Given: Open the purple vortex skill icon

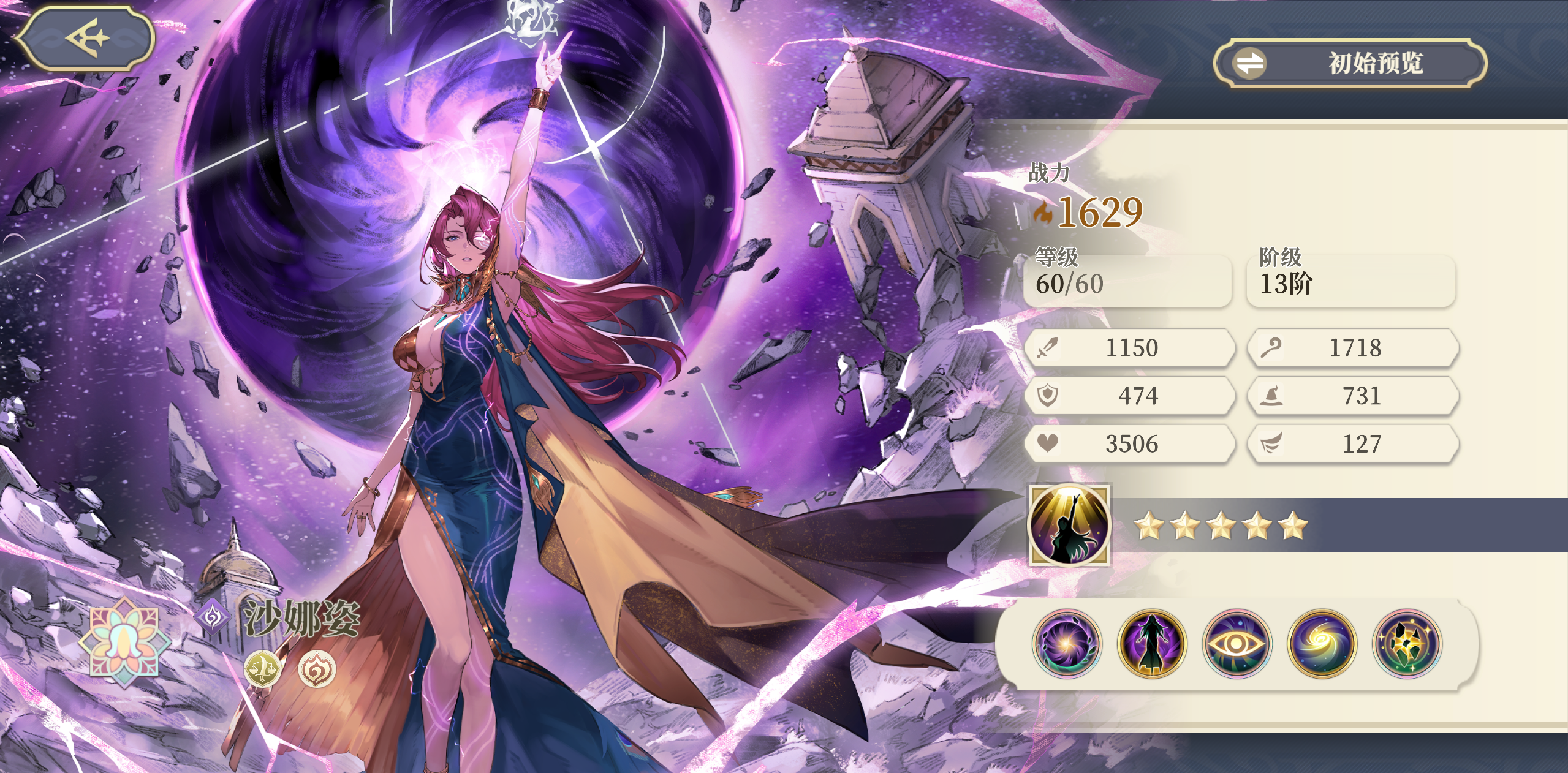Looking at the screenshot, I should pyautogui.click(x=1066, y=644).
